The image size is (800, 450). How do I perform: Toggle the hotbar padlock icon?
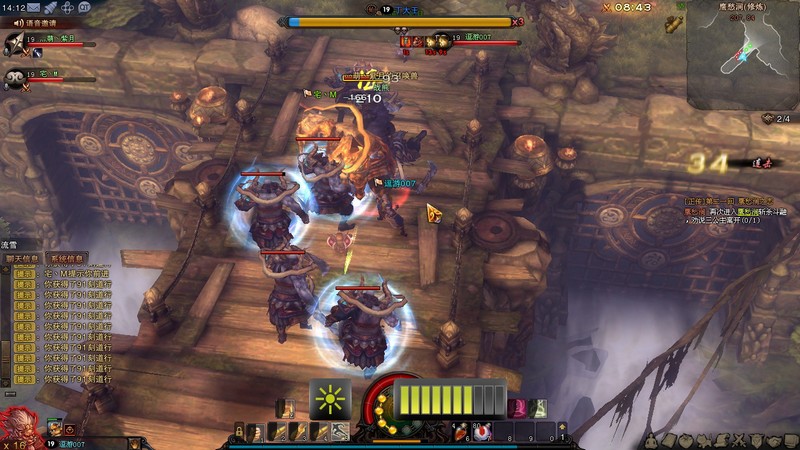point(239,432)
